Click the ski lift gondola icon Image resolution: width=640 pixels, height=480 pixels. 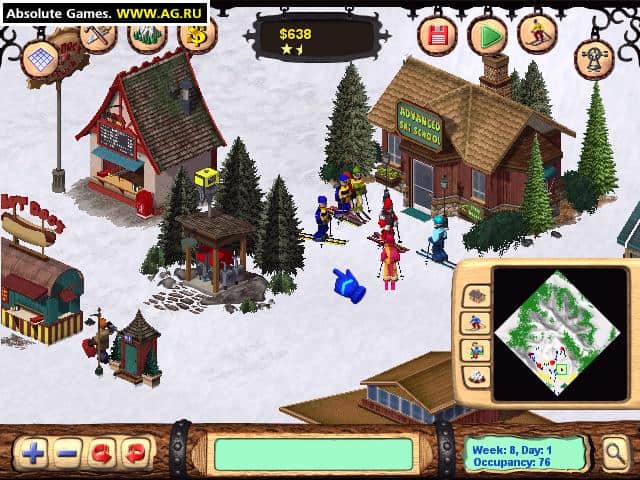pos(594,59)
